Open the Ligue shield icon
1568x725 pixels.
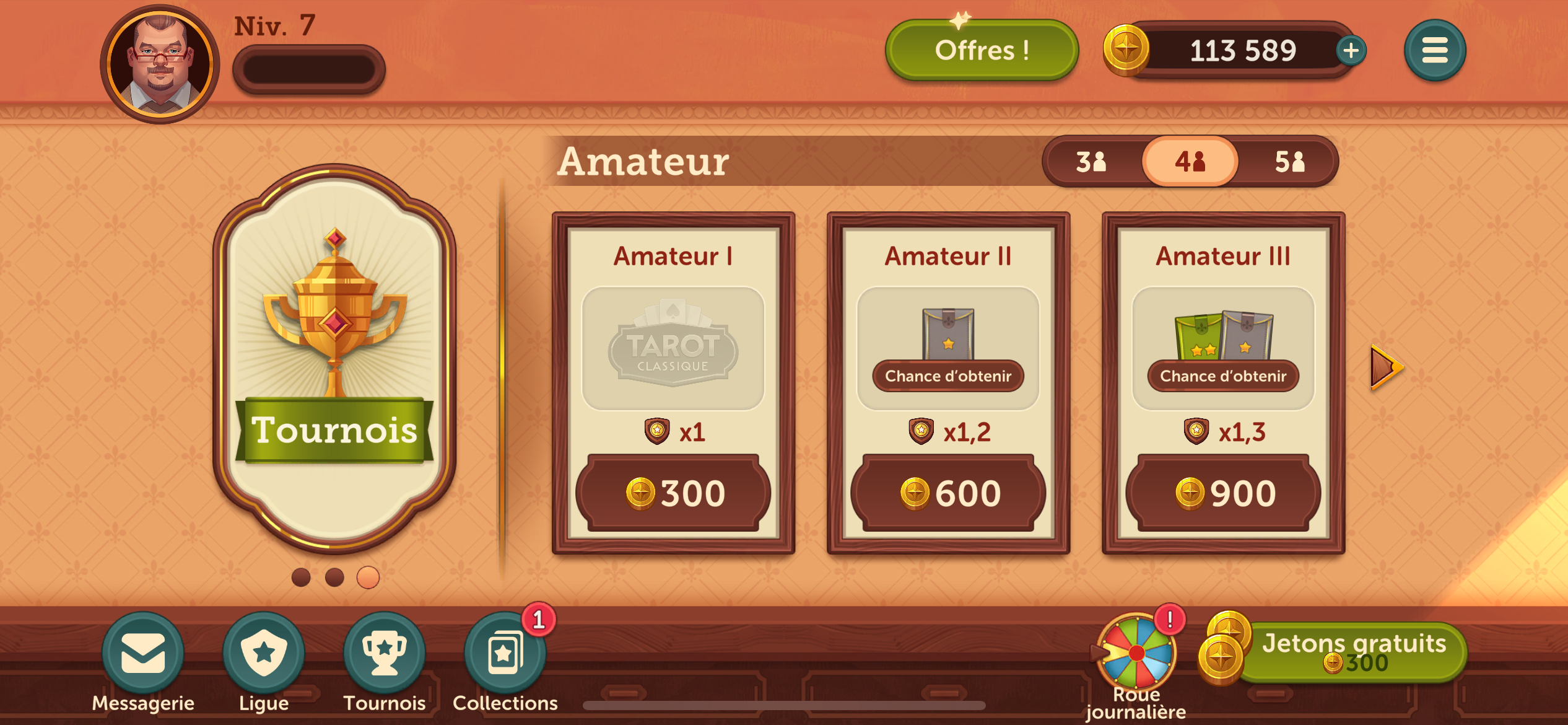[264, 653]
